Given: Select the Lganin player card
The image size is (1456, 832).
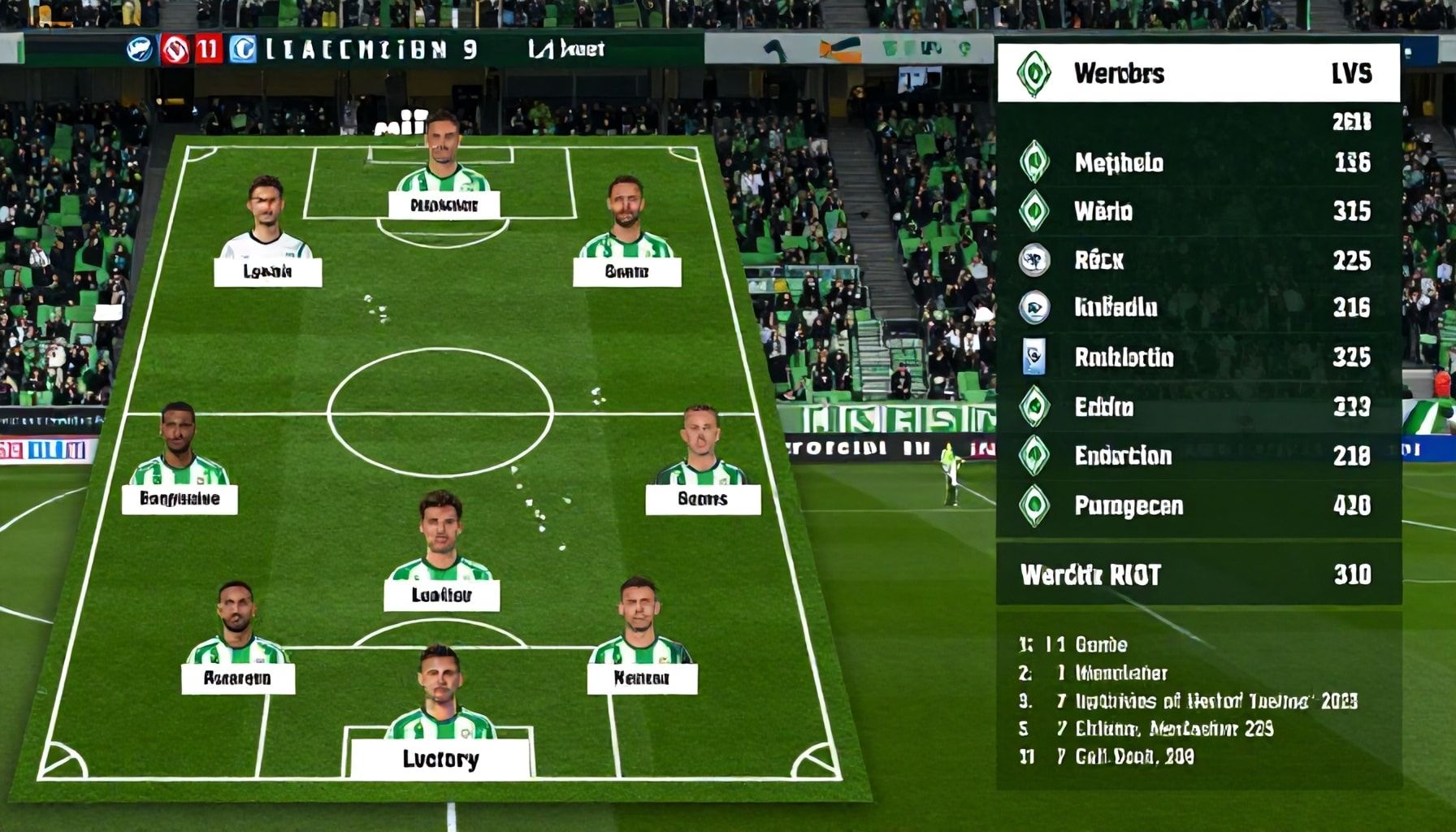Looking at the screenshot, I should [267, 271].
